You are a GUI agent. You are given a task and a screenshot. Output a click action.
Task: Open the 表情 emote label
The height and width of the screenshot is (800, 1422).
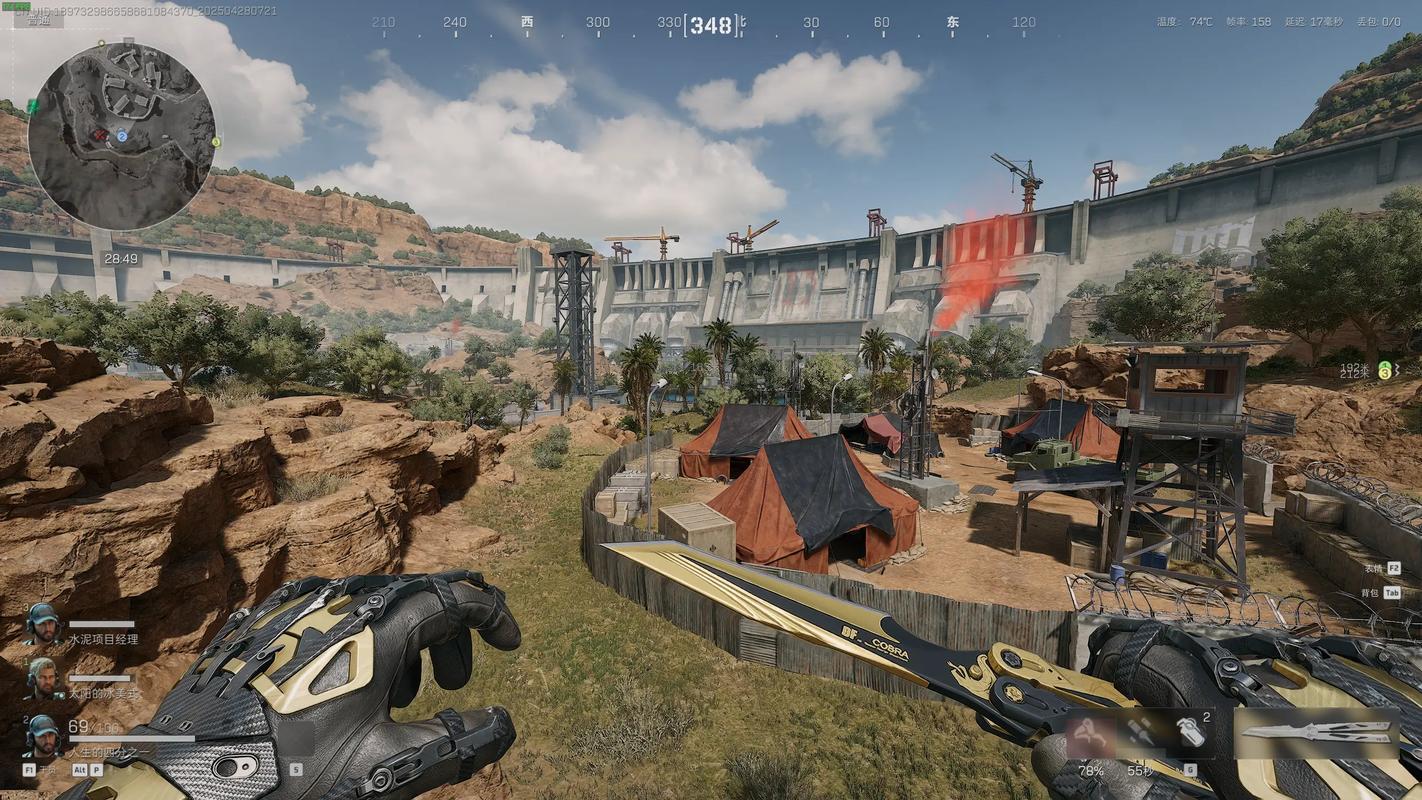(x=1370, y=568)
